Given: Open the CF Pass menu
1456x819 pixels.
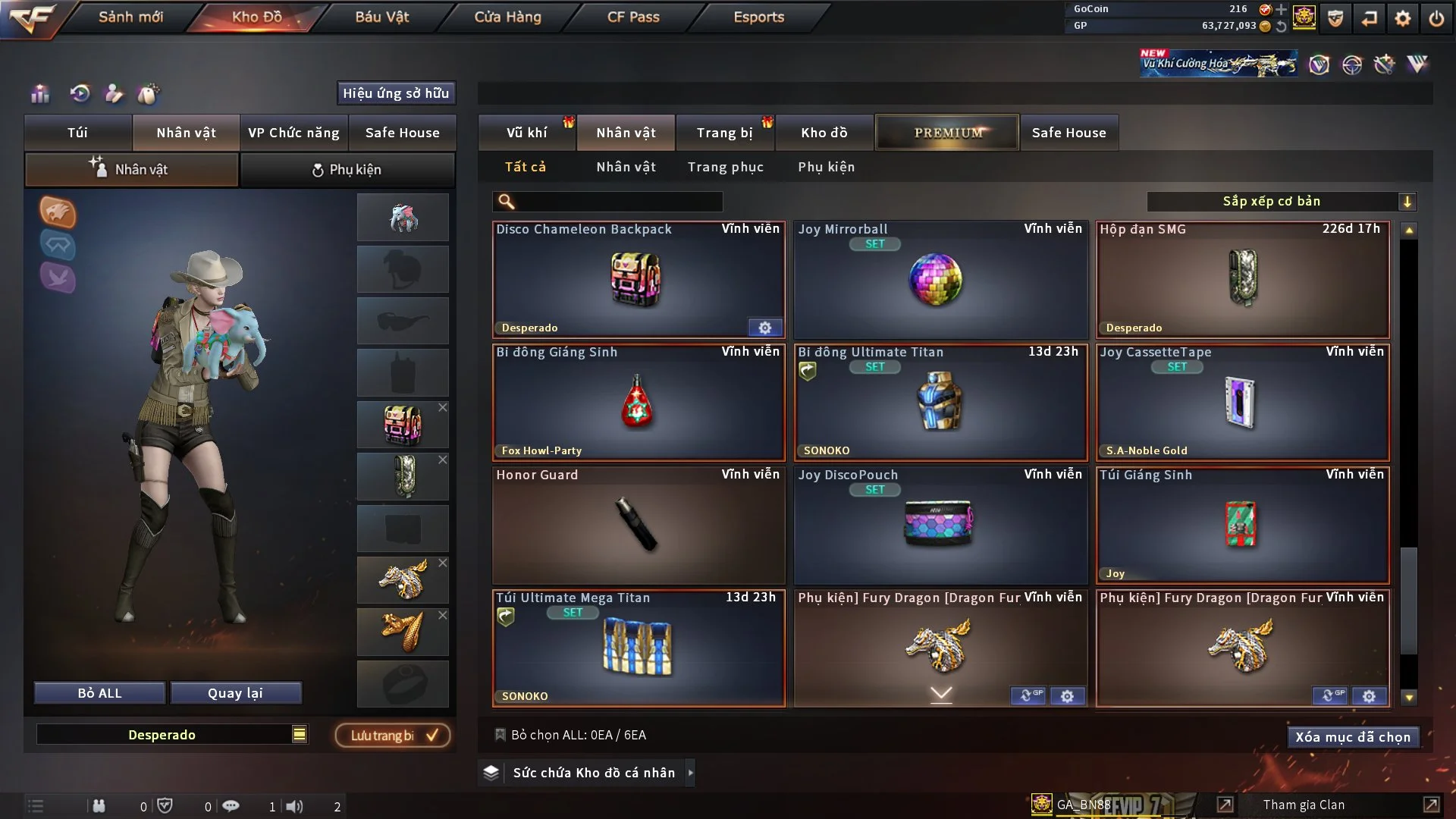Looking at the screenshot, I should [x=633, y=17].
